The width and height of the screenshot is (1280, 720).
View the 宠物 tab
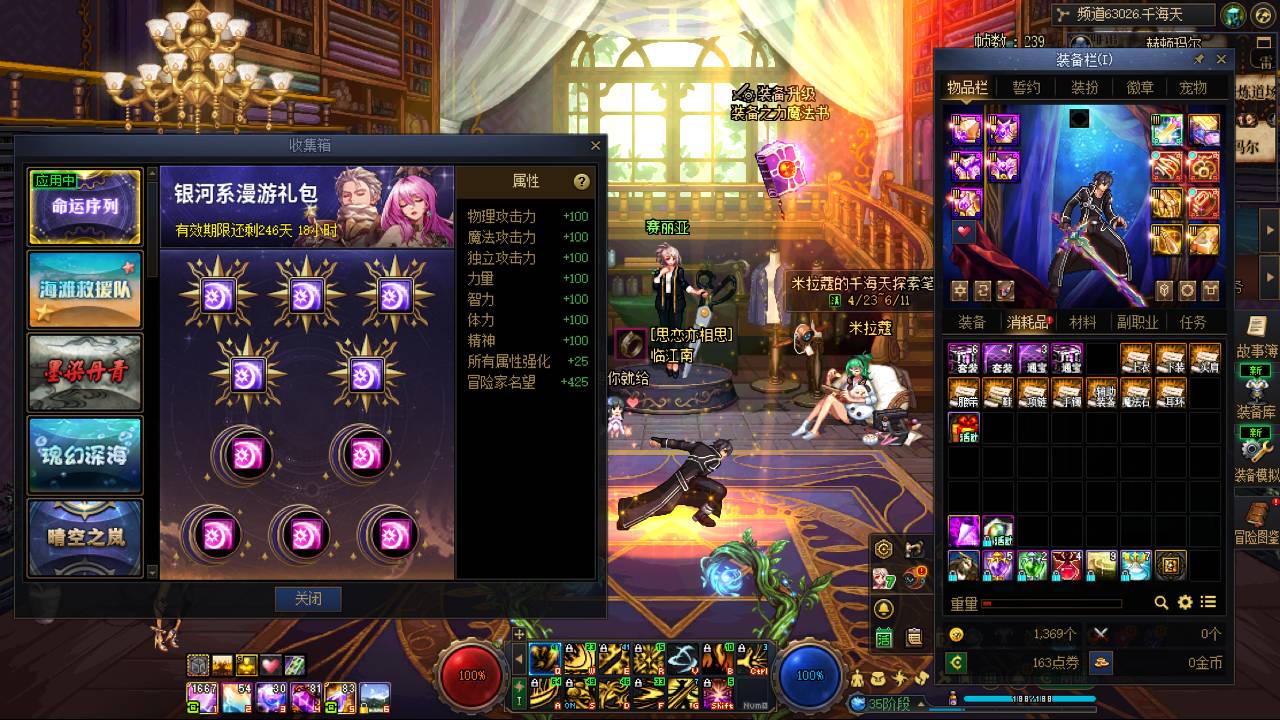[1193, 88]
